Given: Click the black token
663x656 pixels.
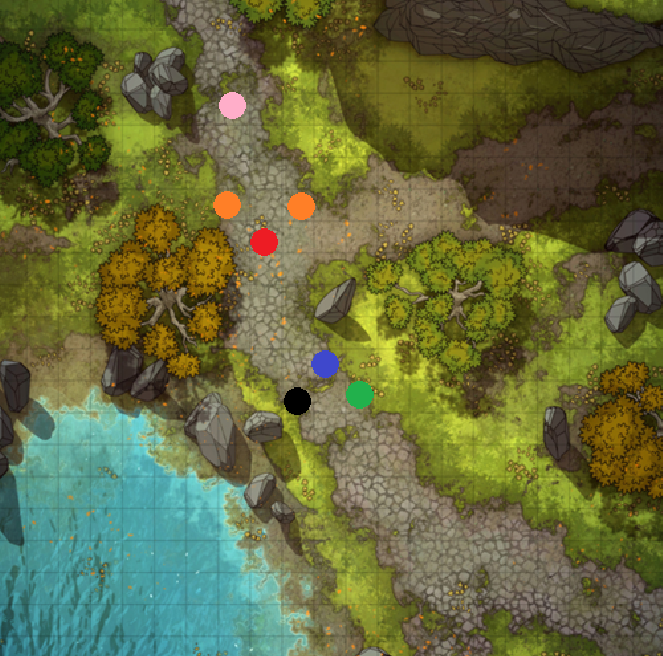Looking at the screenshot, I should [x=297, y=401].
